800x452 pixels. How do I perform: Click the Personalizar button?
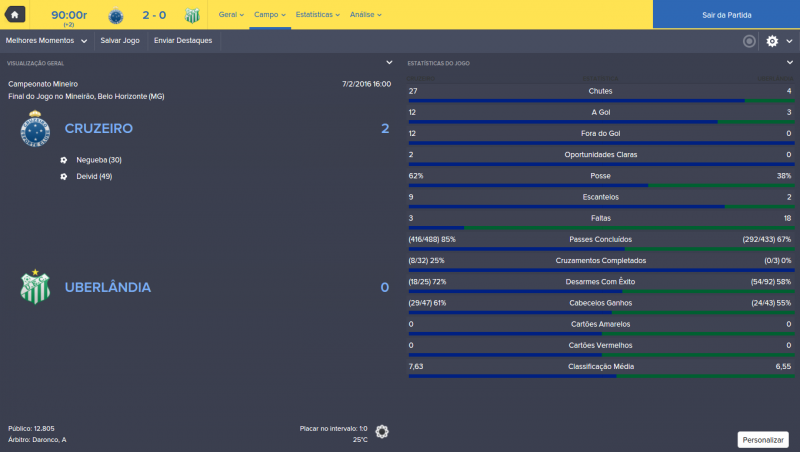click(x=762, y=439)
